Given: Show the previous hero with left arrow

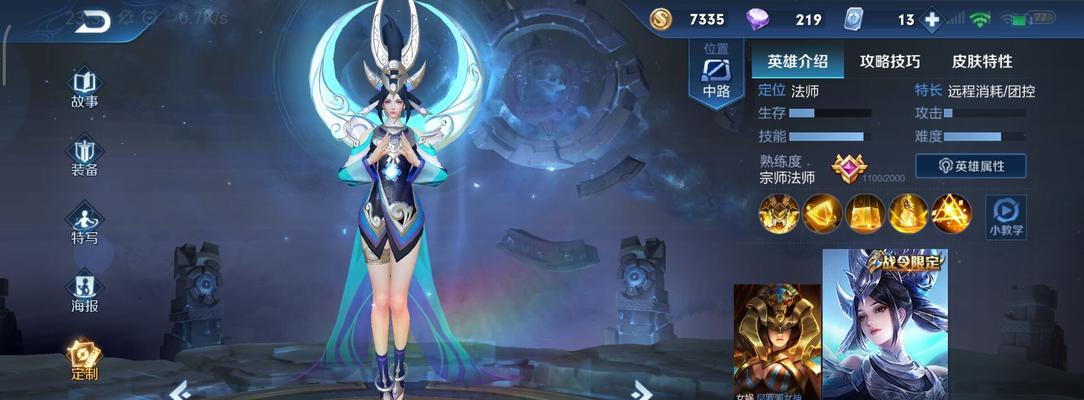Looking at the screenshot, I should tap(181, 389).
